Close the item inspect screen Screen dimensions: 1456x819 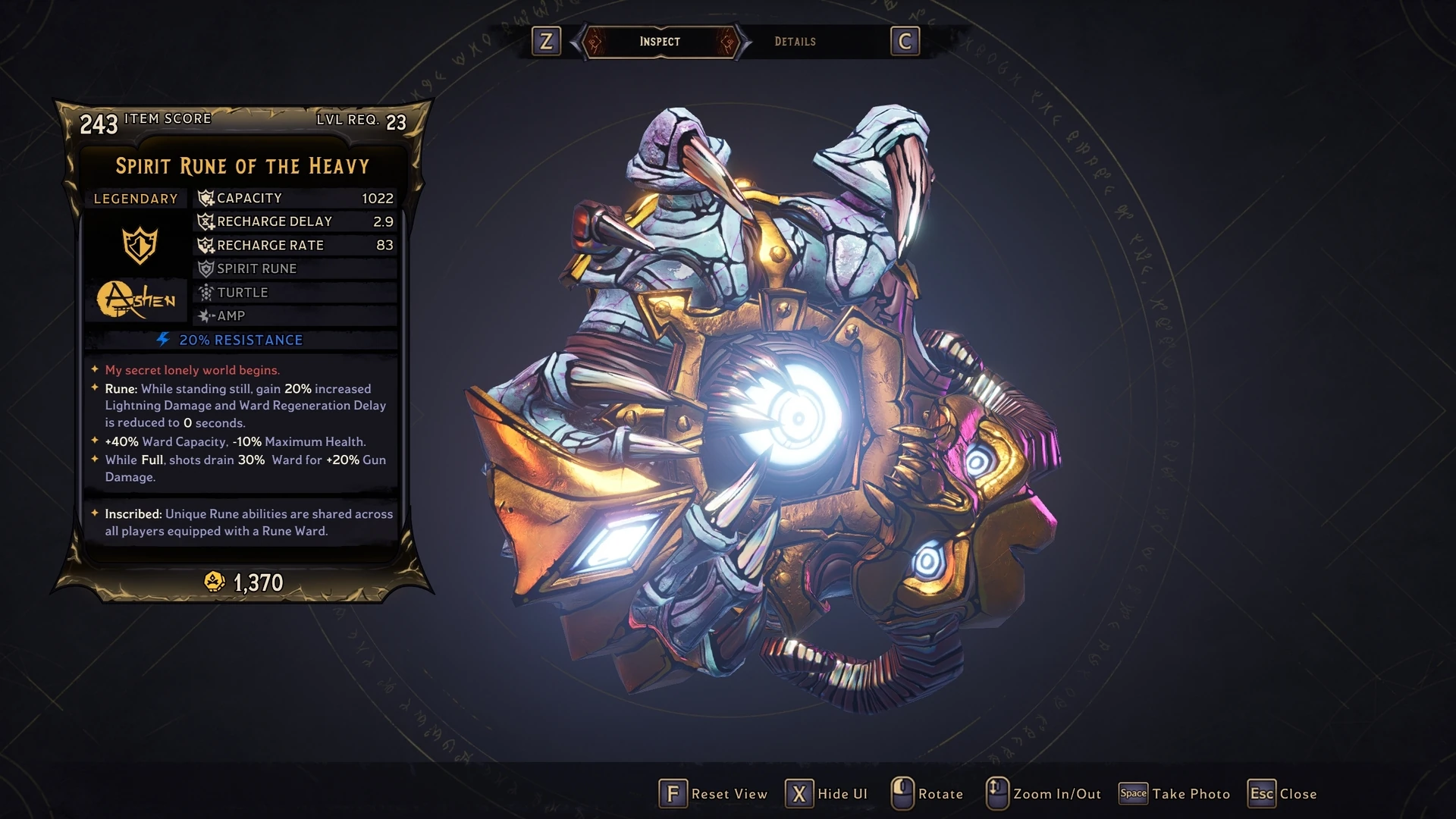[x=1282, y=794]
